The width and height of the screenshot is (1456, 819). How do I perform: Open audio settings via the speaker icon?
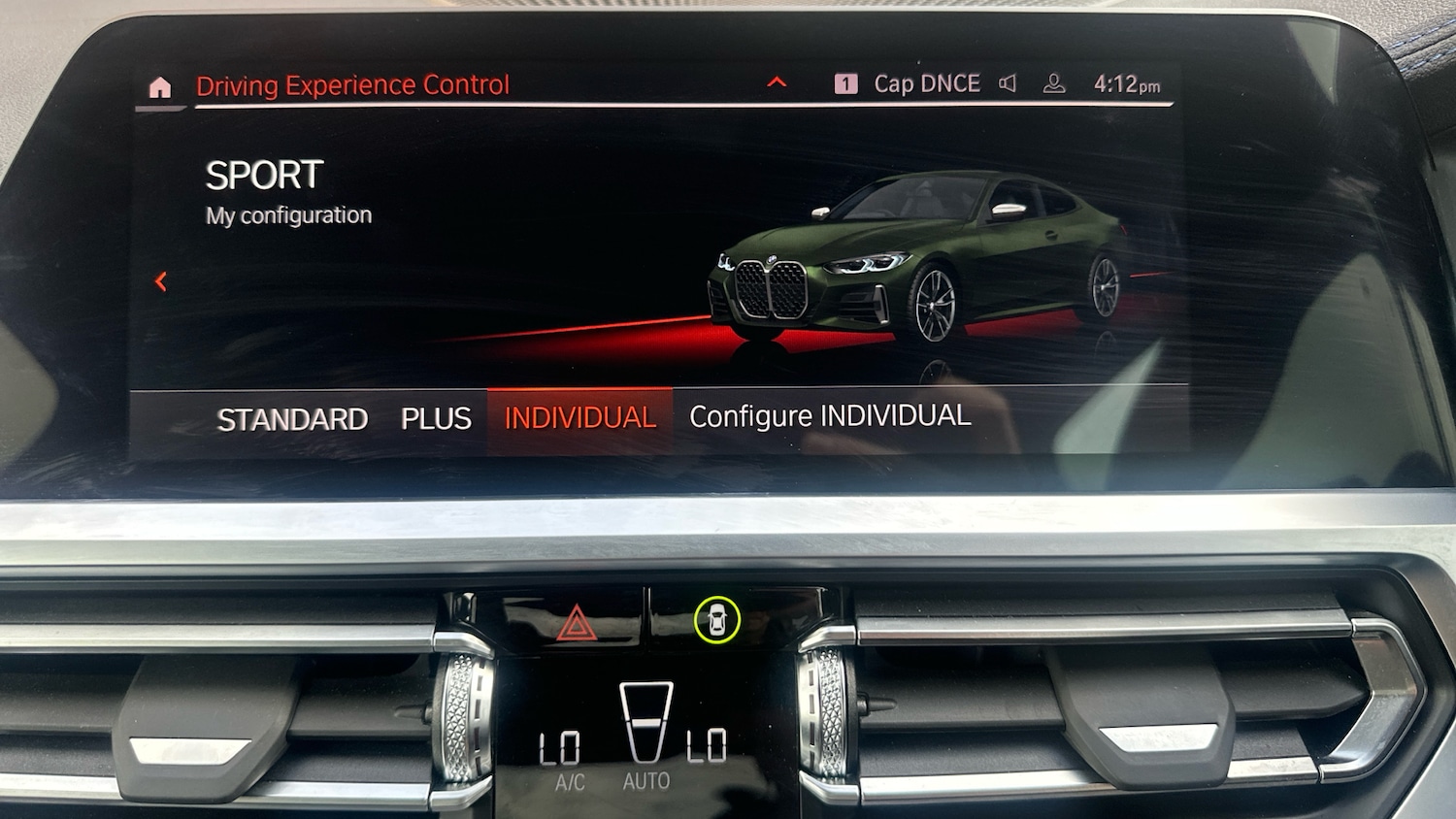[1008, 83]
